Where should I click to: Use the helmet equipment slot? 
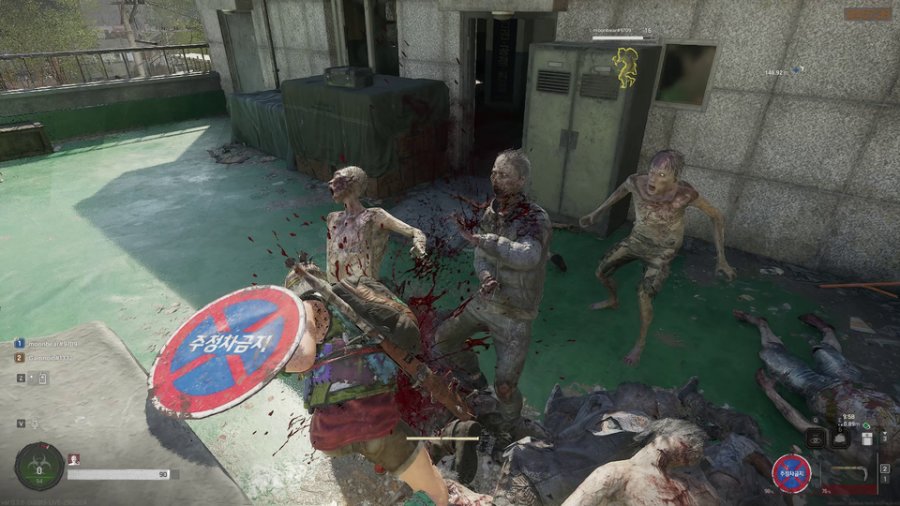842,438
